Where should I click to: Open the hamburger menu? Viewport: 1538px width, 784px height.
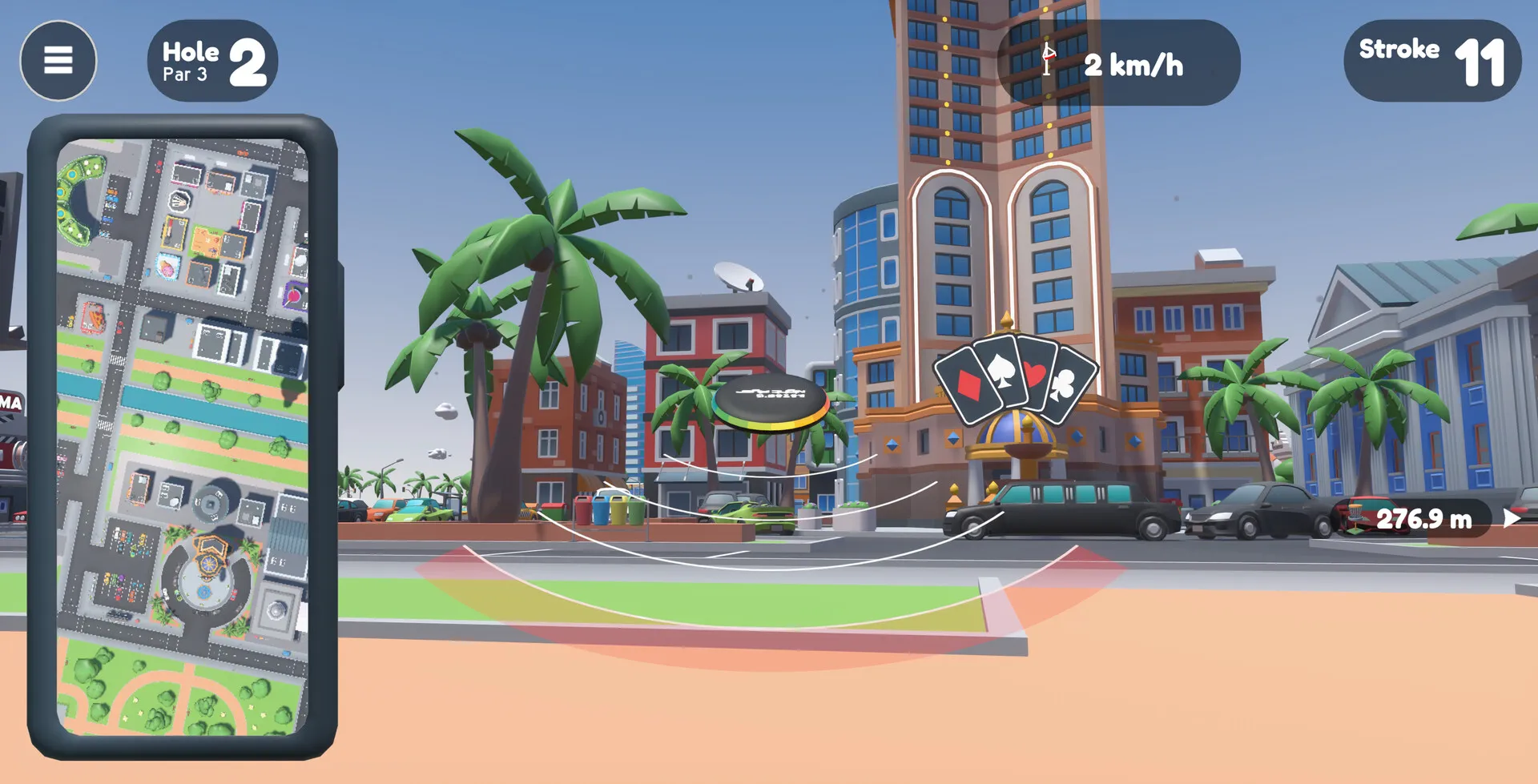tap(58, 60)
